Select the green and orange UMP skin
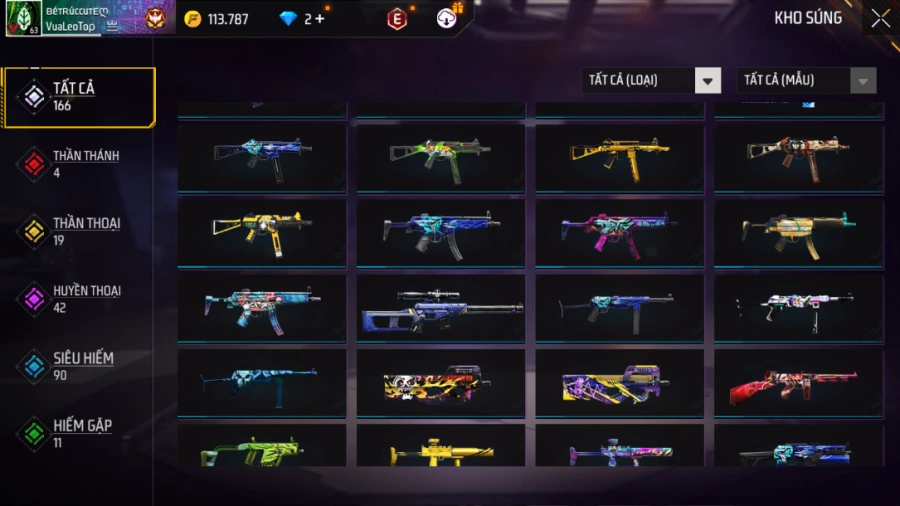900x506 pixels. click(x=441, y=157)
